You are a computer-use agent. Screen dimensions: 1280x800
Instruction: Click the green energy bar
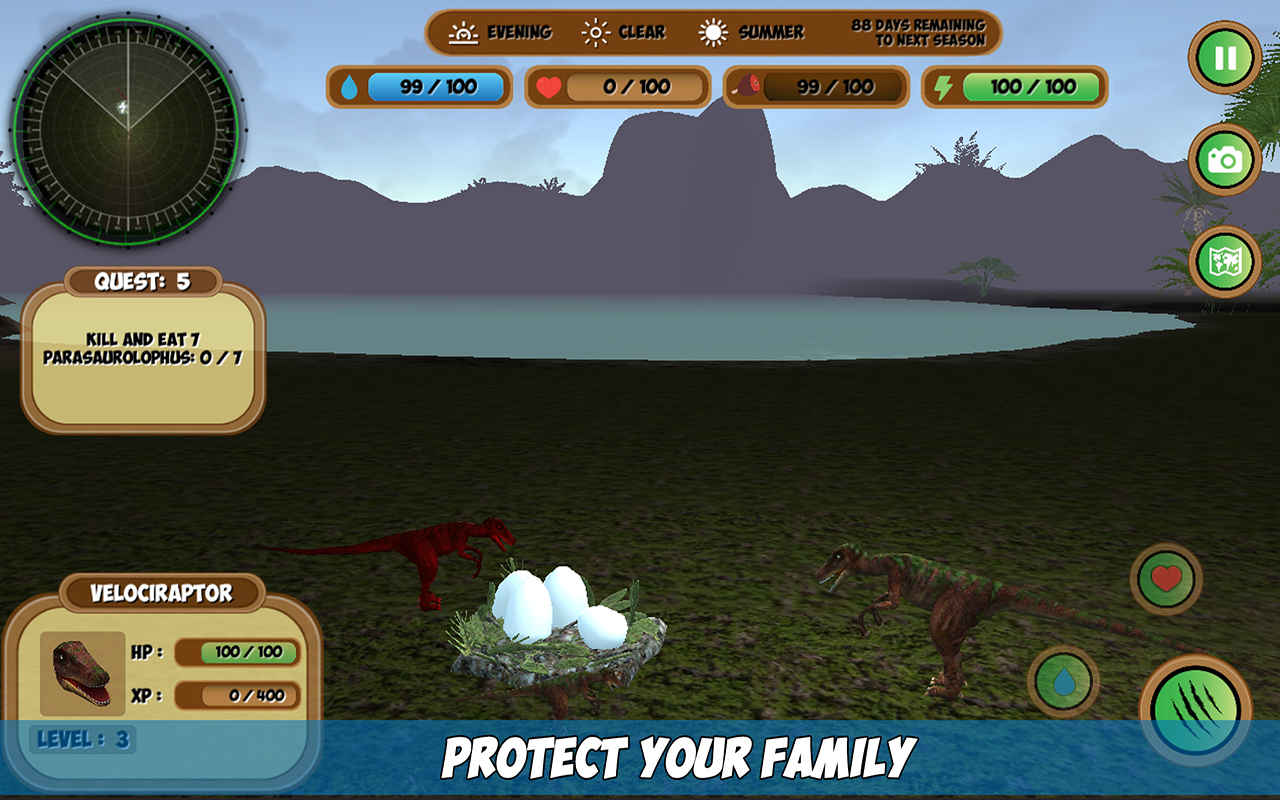(1013, 88)
